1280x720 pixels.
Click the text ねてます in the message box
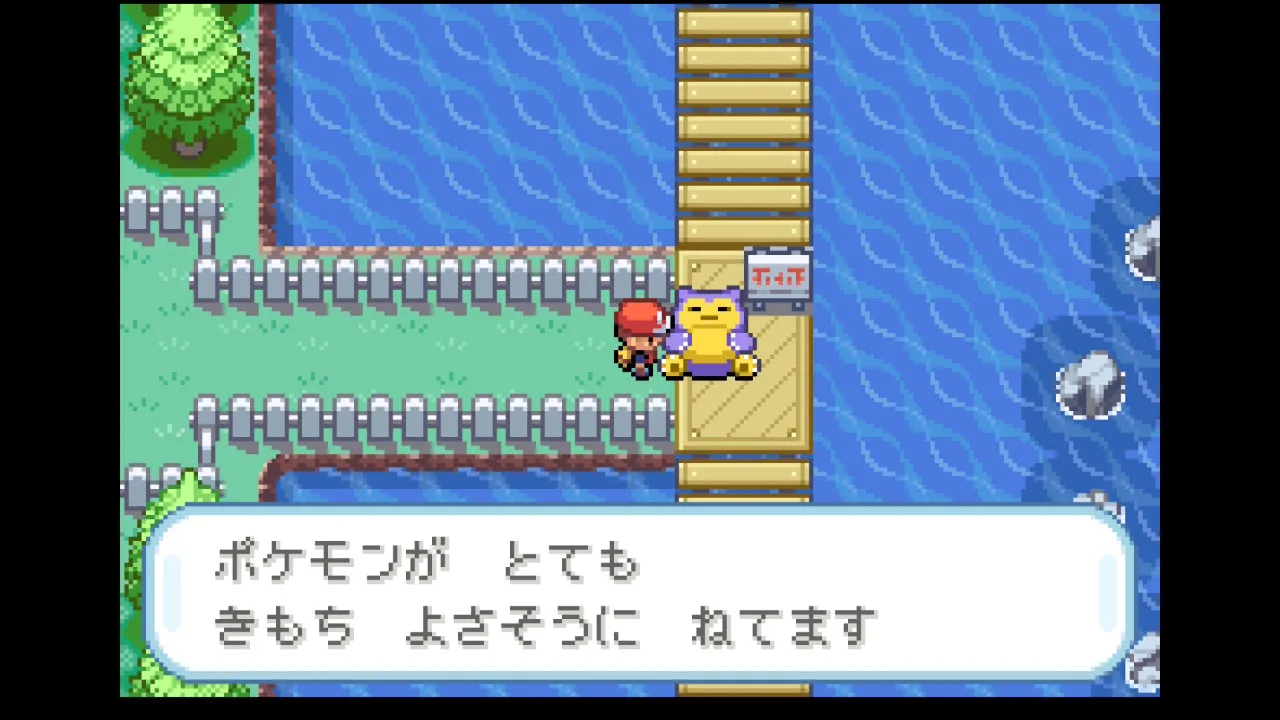(x=782, y=622)
